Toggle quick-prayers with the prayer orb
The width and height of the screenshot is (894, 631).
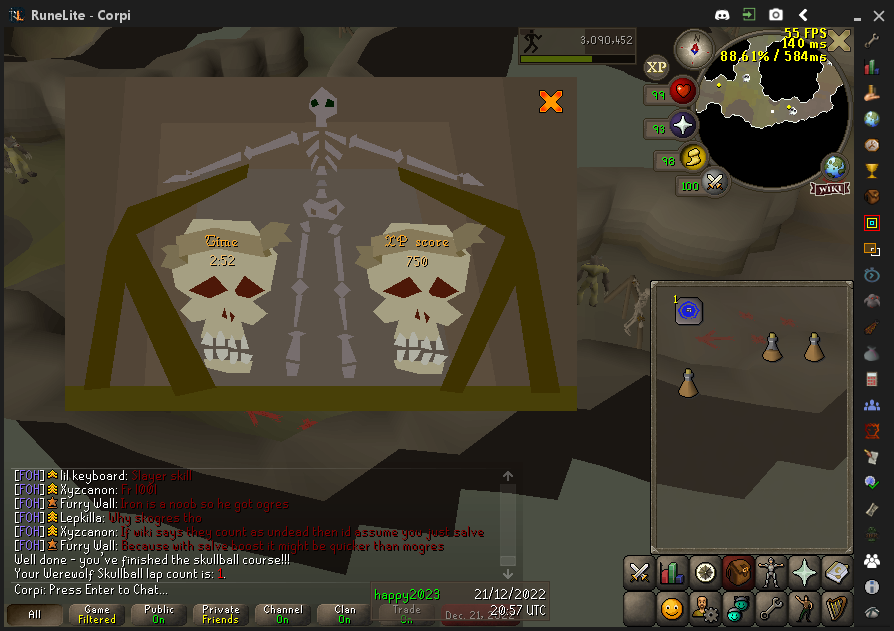tap(683, 127)
